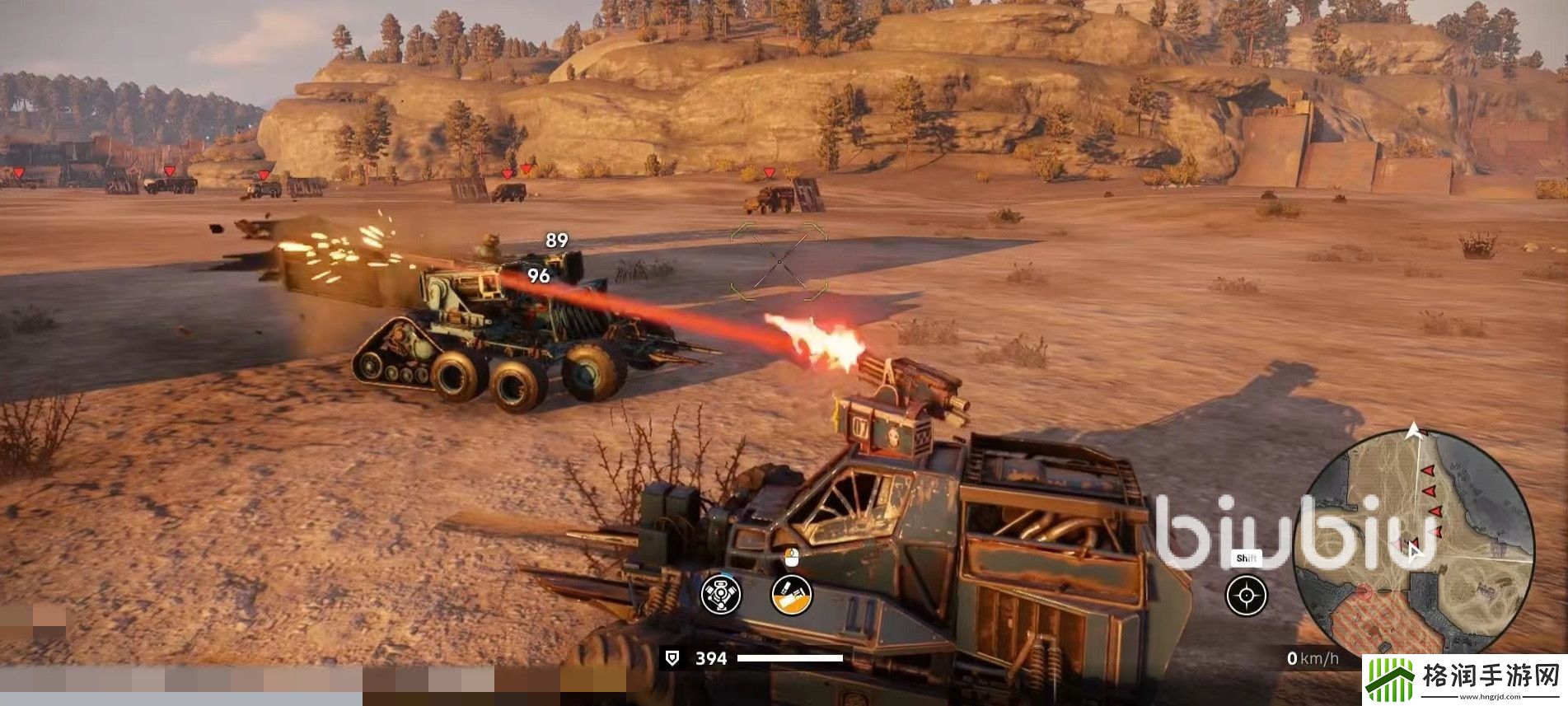This screenshot has width=1568, height=706.
Task: Select the orange ammo weapon icon
Action: pyautogui.click(x=791, y=594)
